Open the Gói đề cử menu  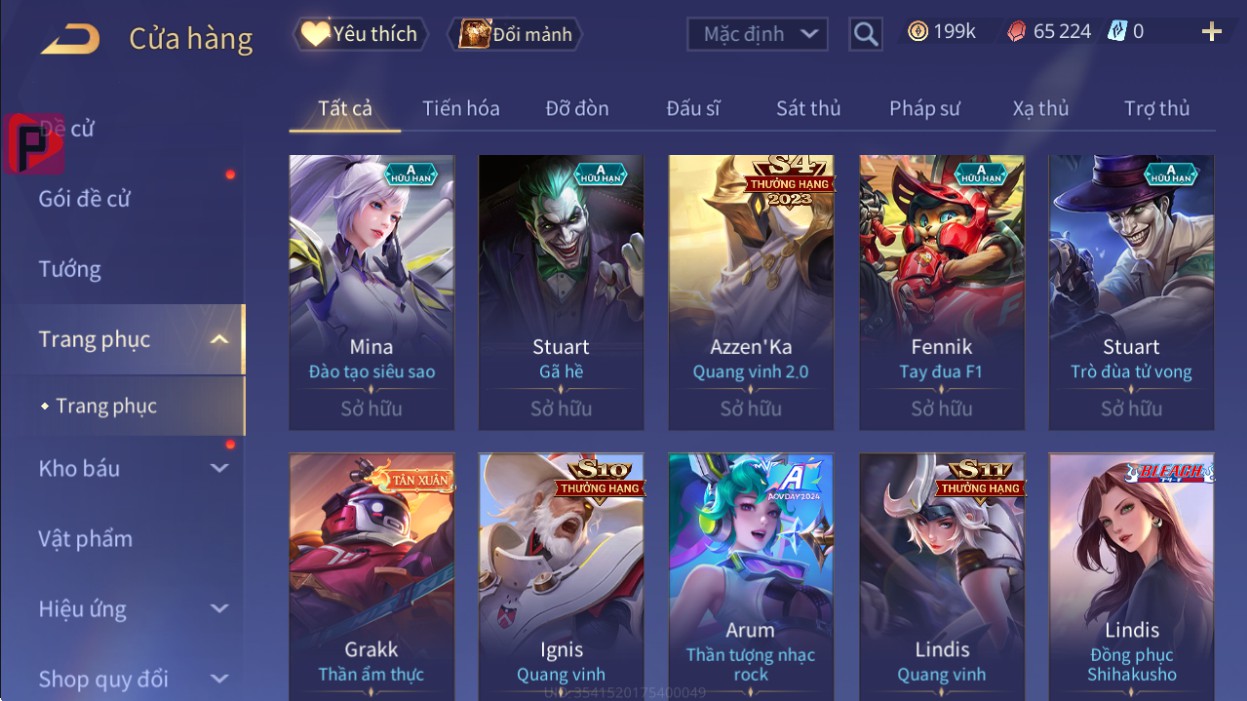(85, 199)
